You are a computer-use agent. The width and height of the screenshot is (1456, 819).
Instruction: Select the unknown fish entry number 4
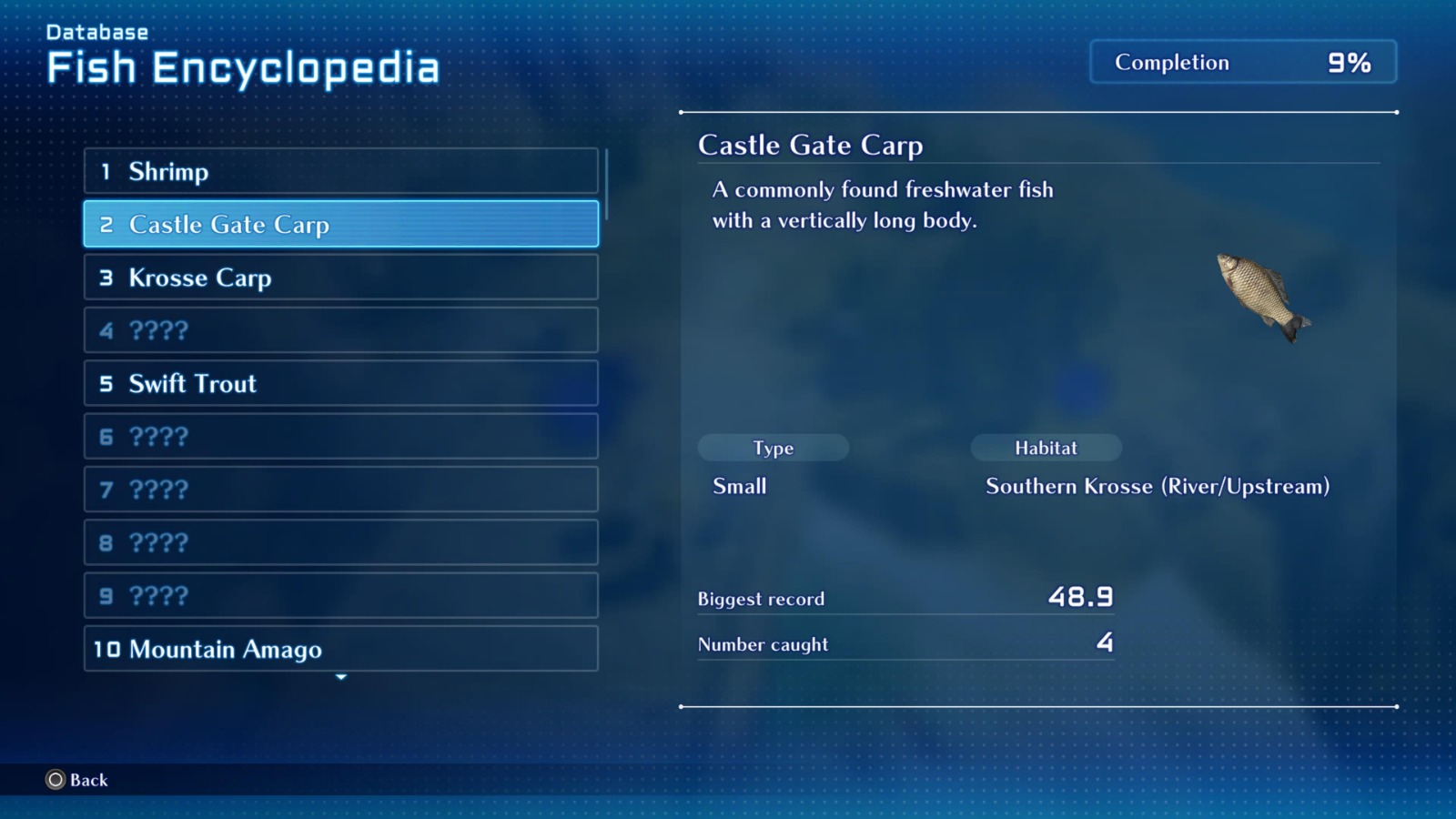click(340, 330)
